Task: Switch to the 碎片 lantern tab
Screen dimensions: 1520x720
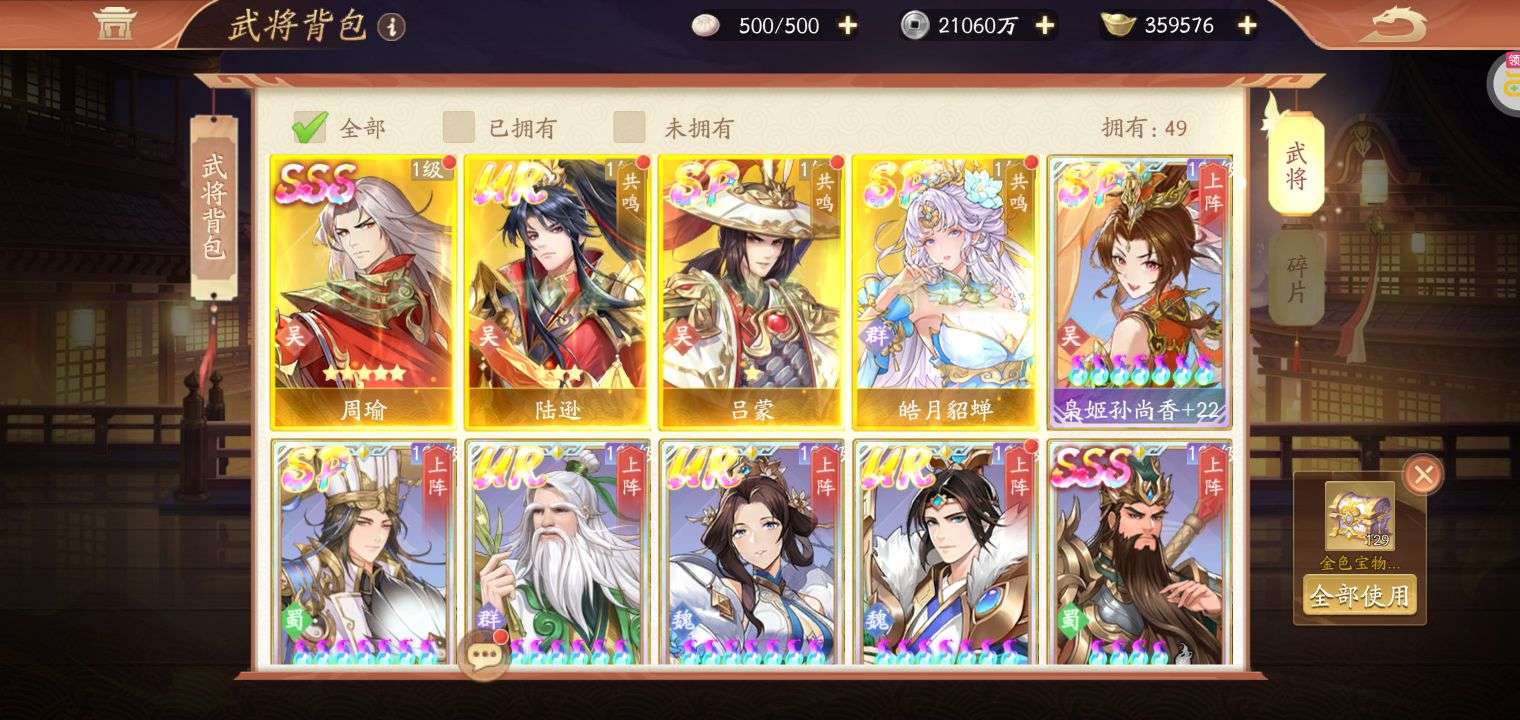Action: pyautogui.click(x=1296, y=279)
